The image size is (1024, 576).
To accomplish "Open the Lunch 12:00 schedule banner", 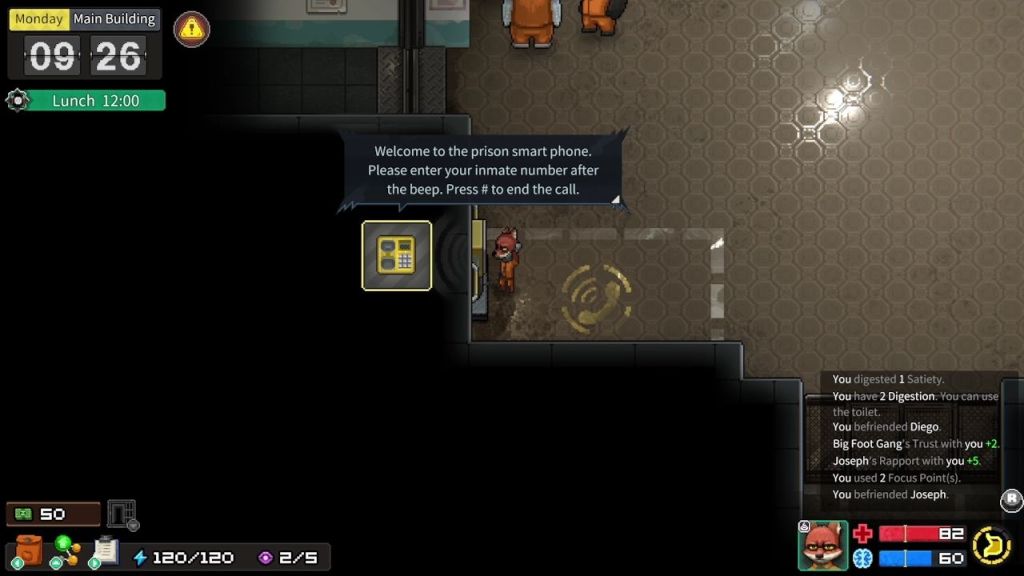I will point(94,101).
